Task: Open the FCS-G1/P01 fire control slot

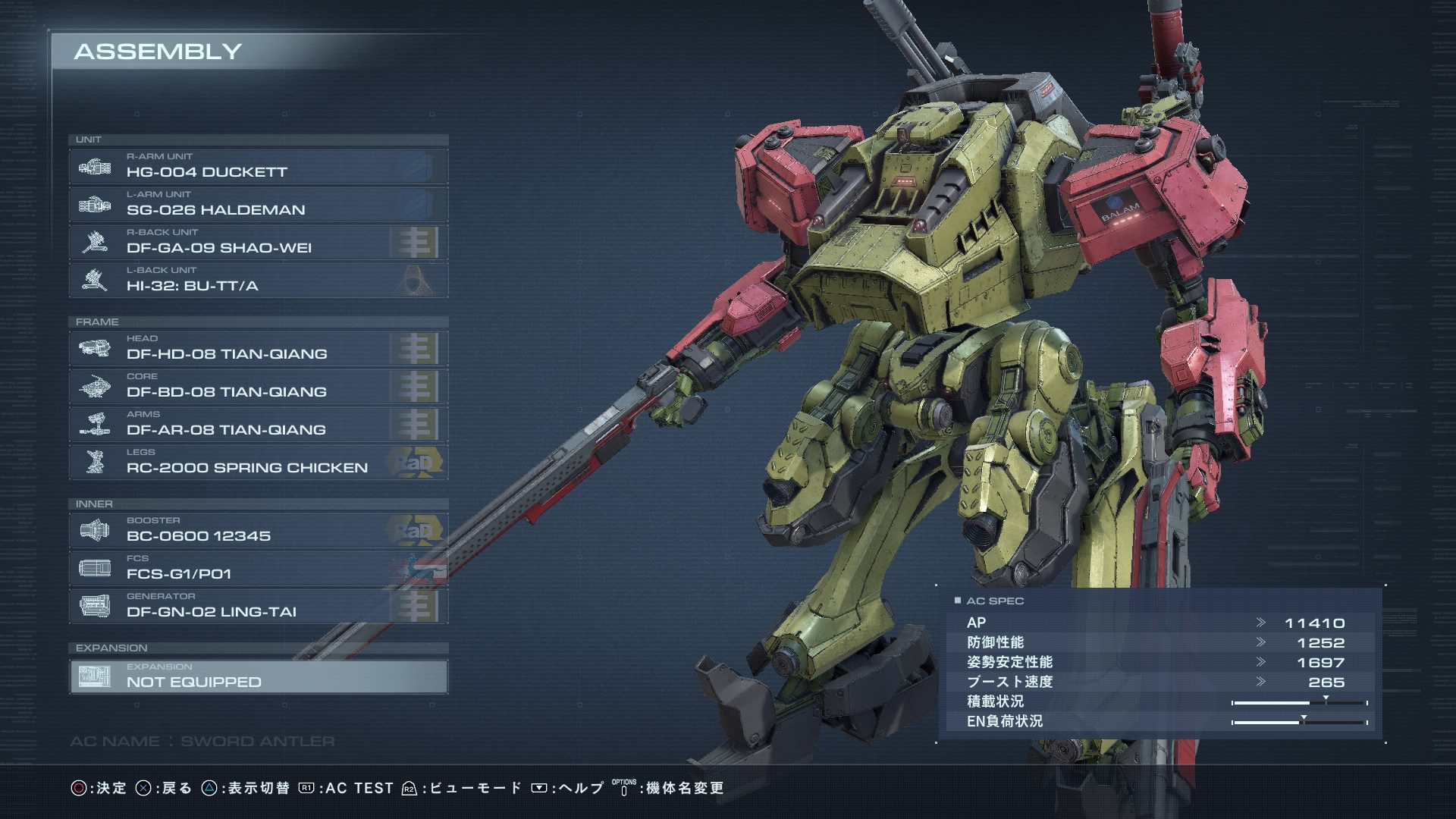Action: click(x=258, y=568)
